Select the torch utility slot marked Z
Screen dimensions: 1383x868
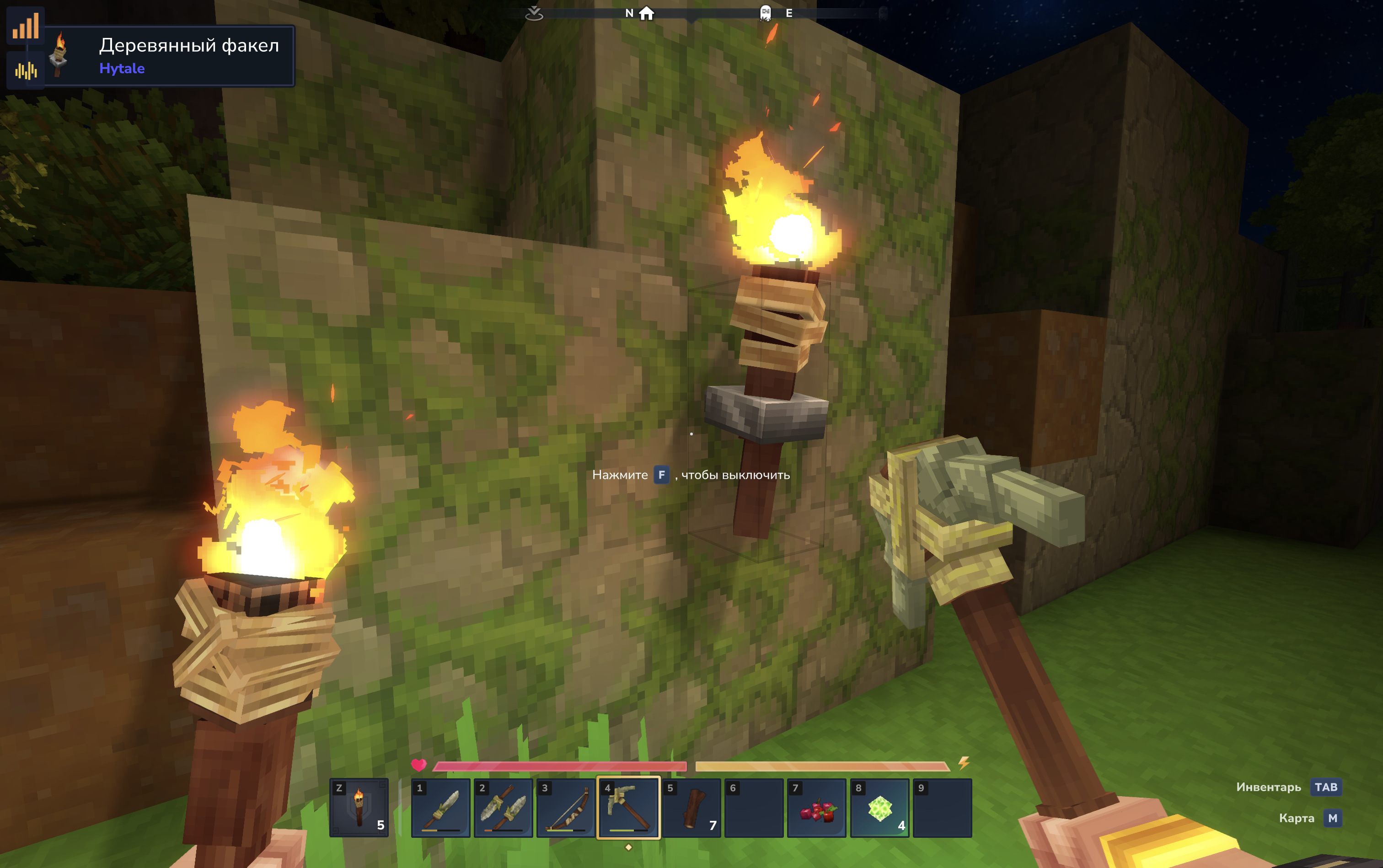pyautogui.click(x=359, y=808)
